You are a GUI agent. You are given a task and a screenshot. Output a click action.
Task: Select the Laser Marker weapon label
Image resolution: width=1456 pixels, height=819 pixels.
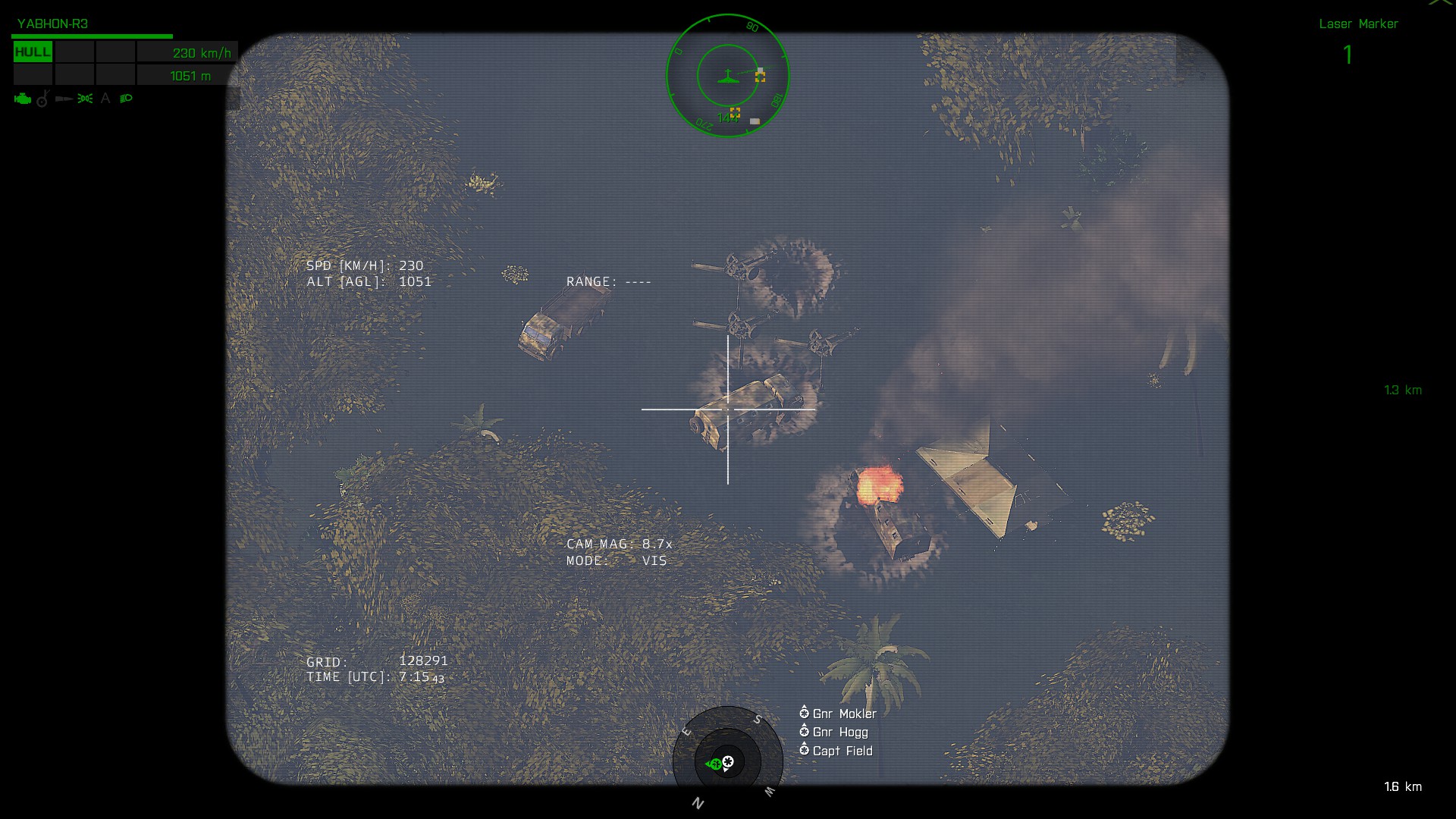[x=1358, y=24]
